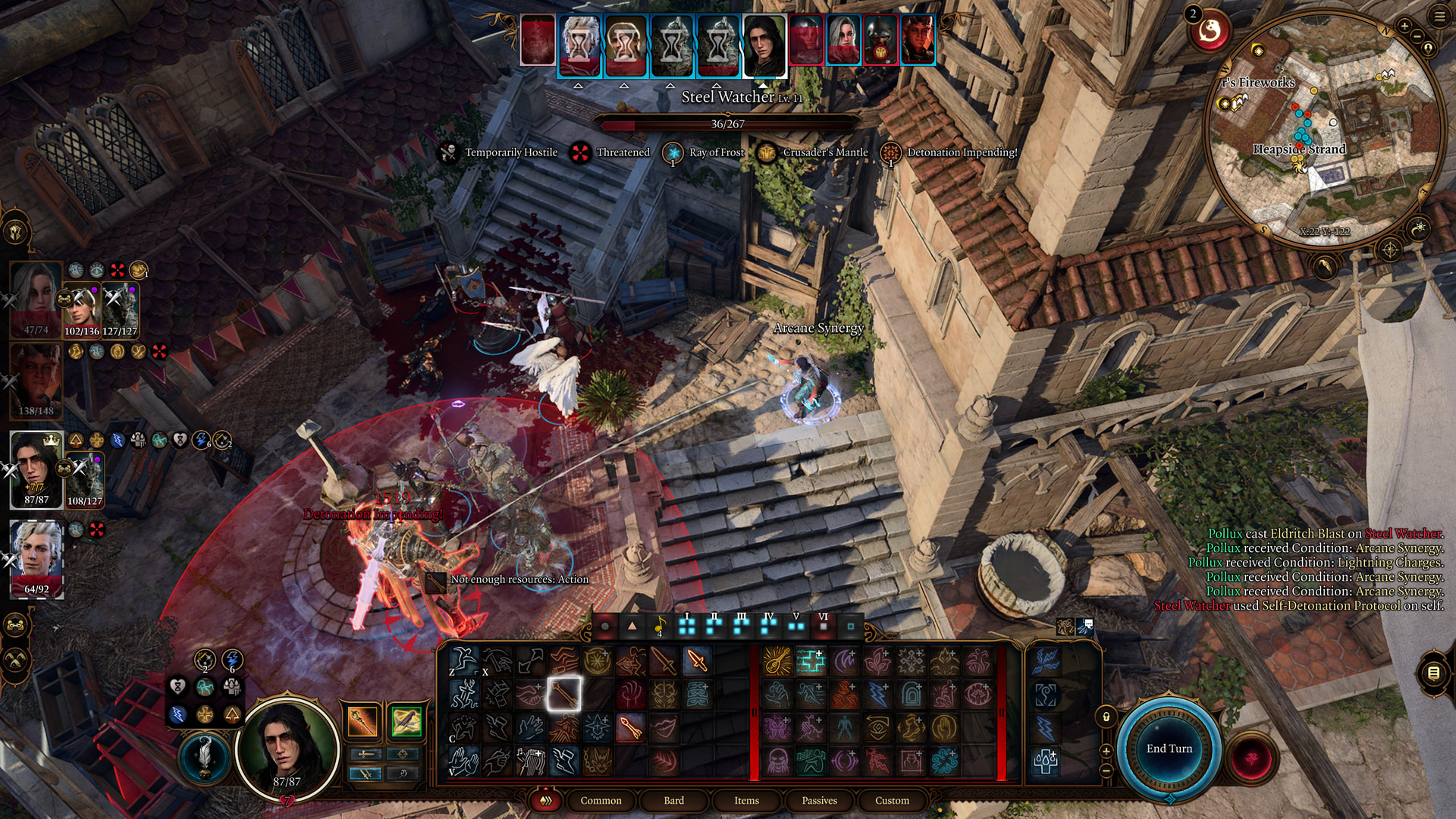
Task: Switch to the Custom hotbar tab
Action: (x=892, y=800)
